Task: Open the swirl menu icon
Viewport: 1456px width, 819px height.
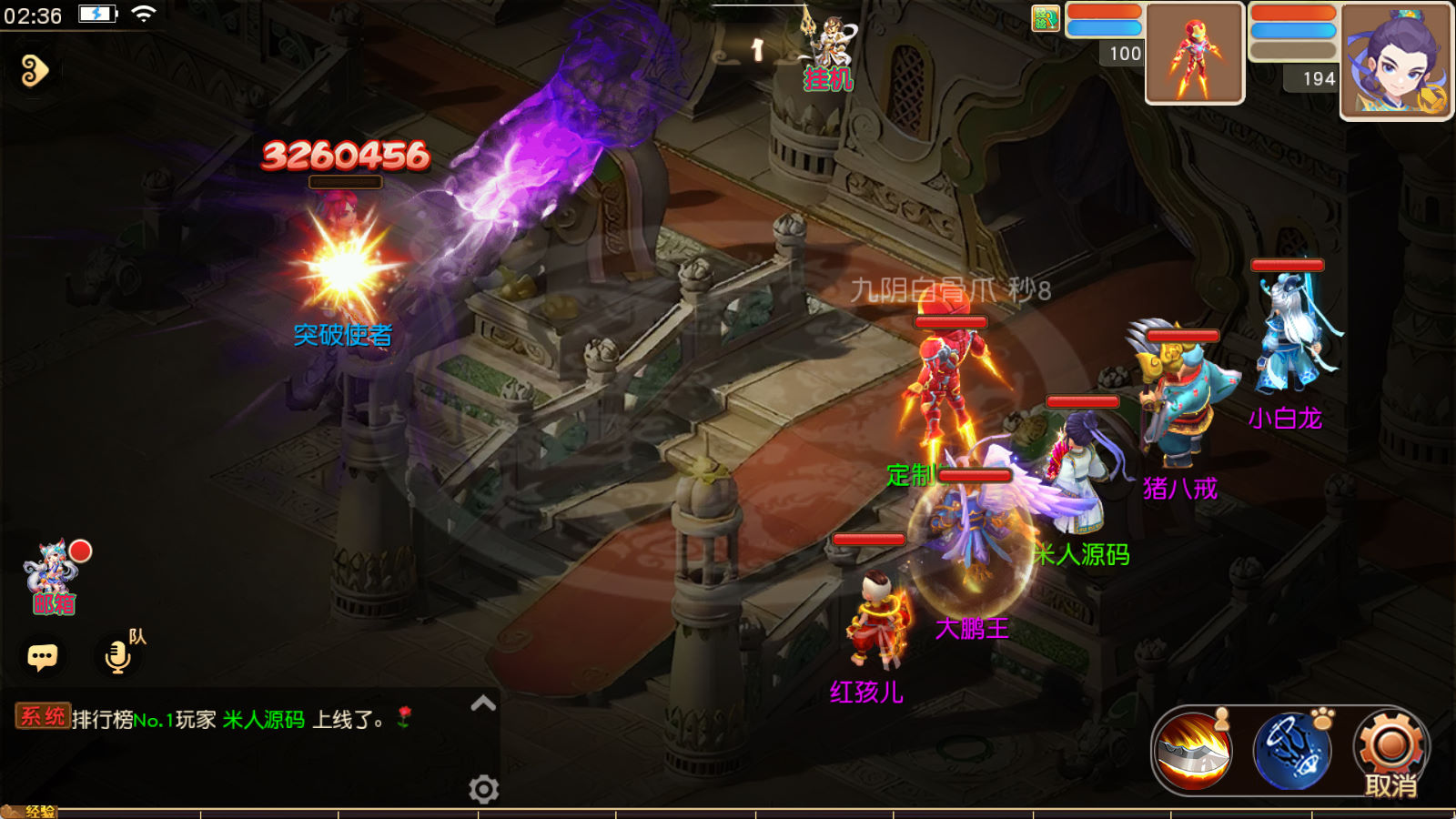Action: (35, 70)
